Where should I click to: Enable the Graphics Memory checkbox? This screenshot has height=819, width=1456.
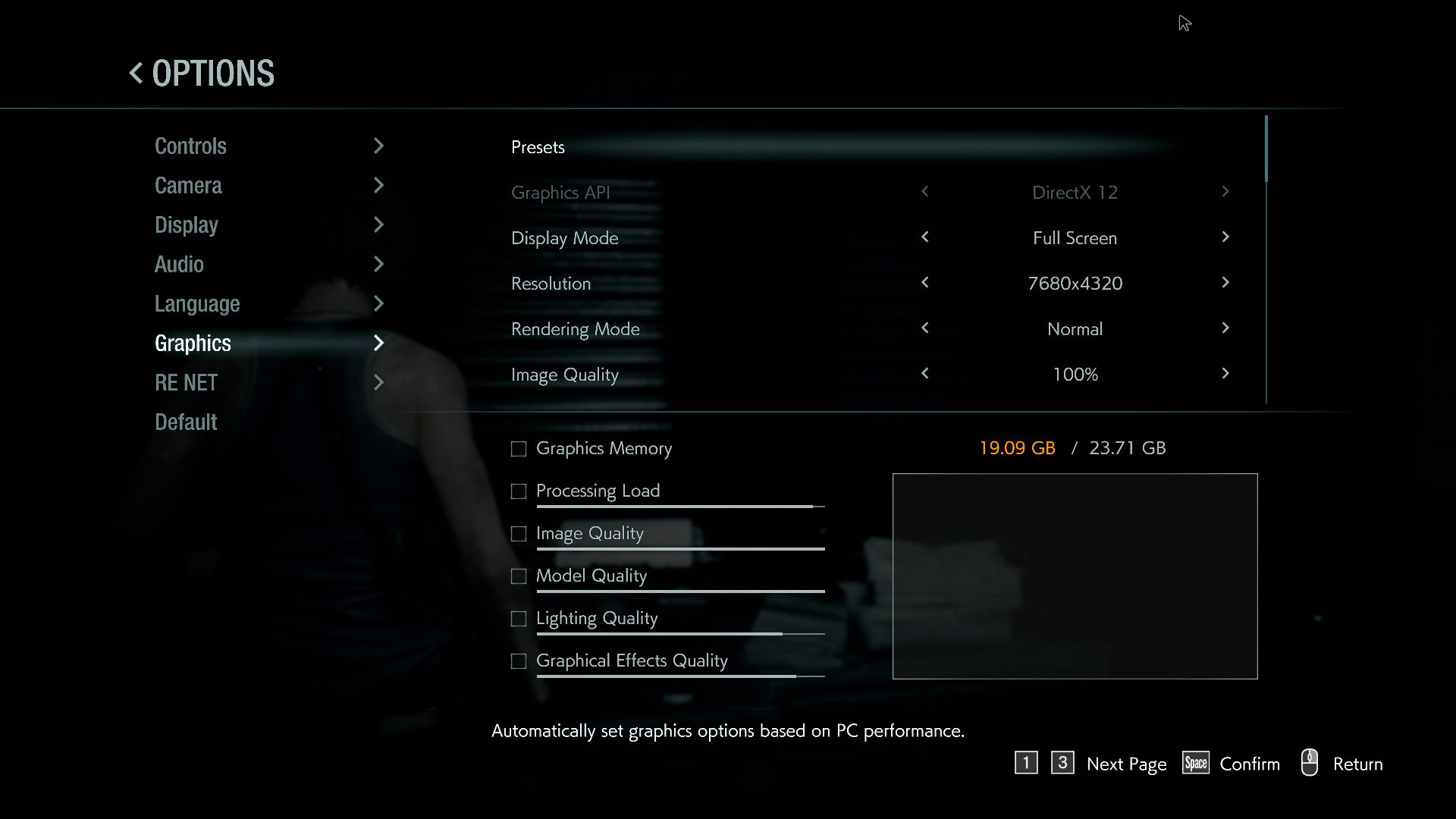coord(519,449)
